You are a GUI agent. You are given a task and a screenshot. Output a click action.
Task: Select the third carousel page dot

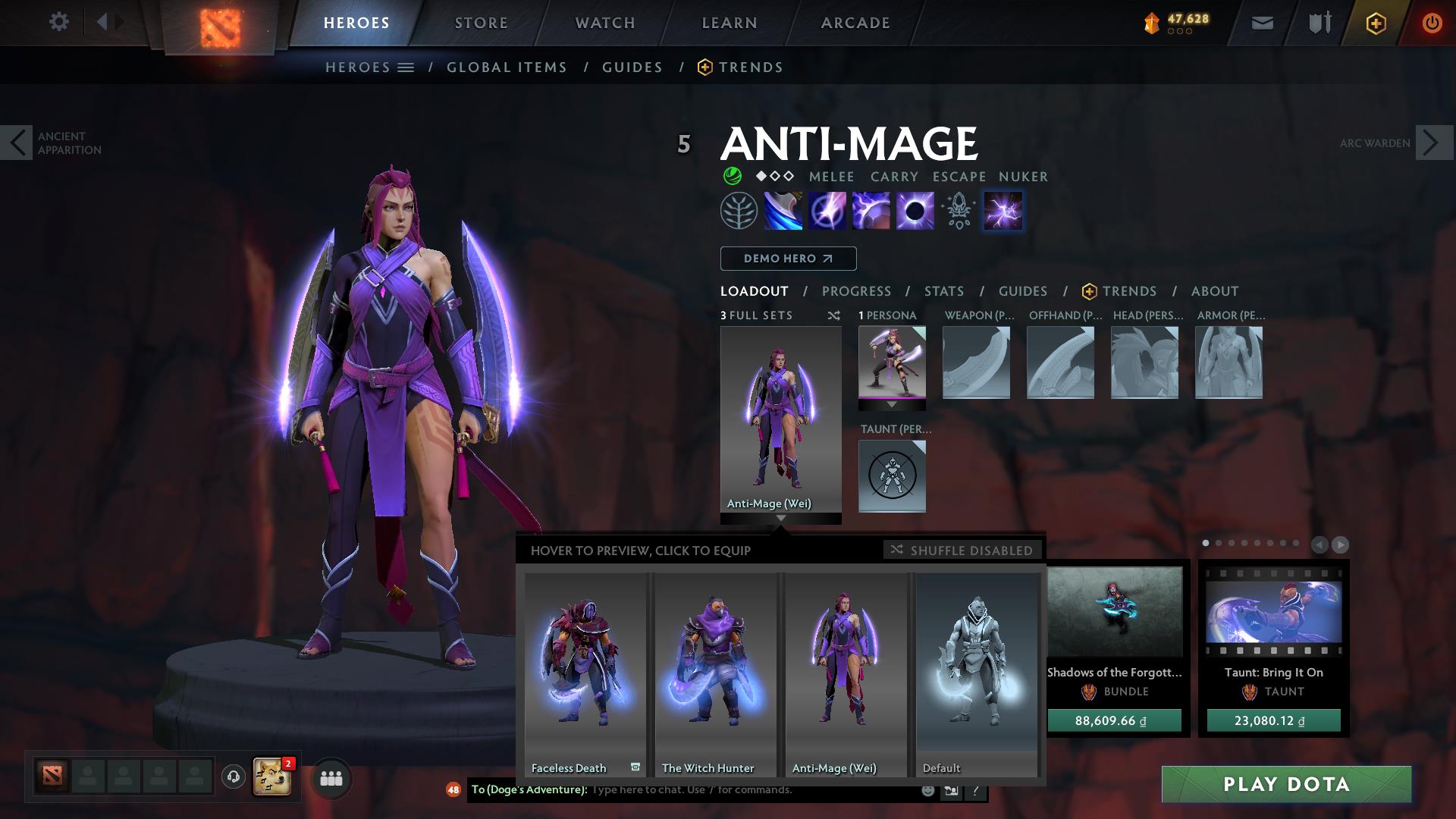click(x=1232, y=542)
